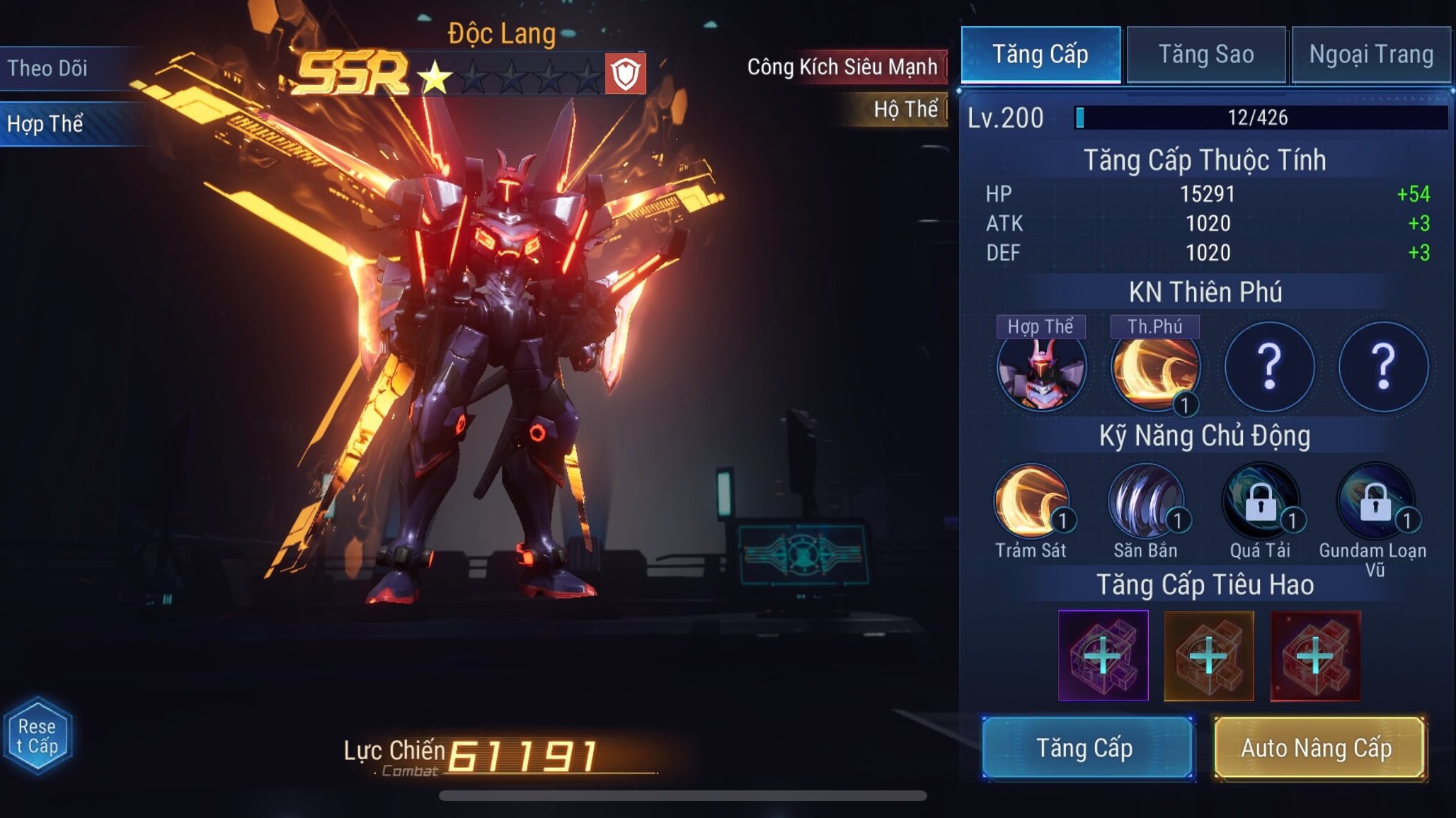Add the purple upgrade material slot
This screenshot has height=818, width=1456.
1103,656
